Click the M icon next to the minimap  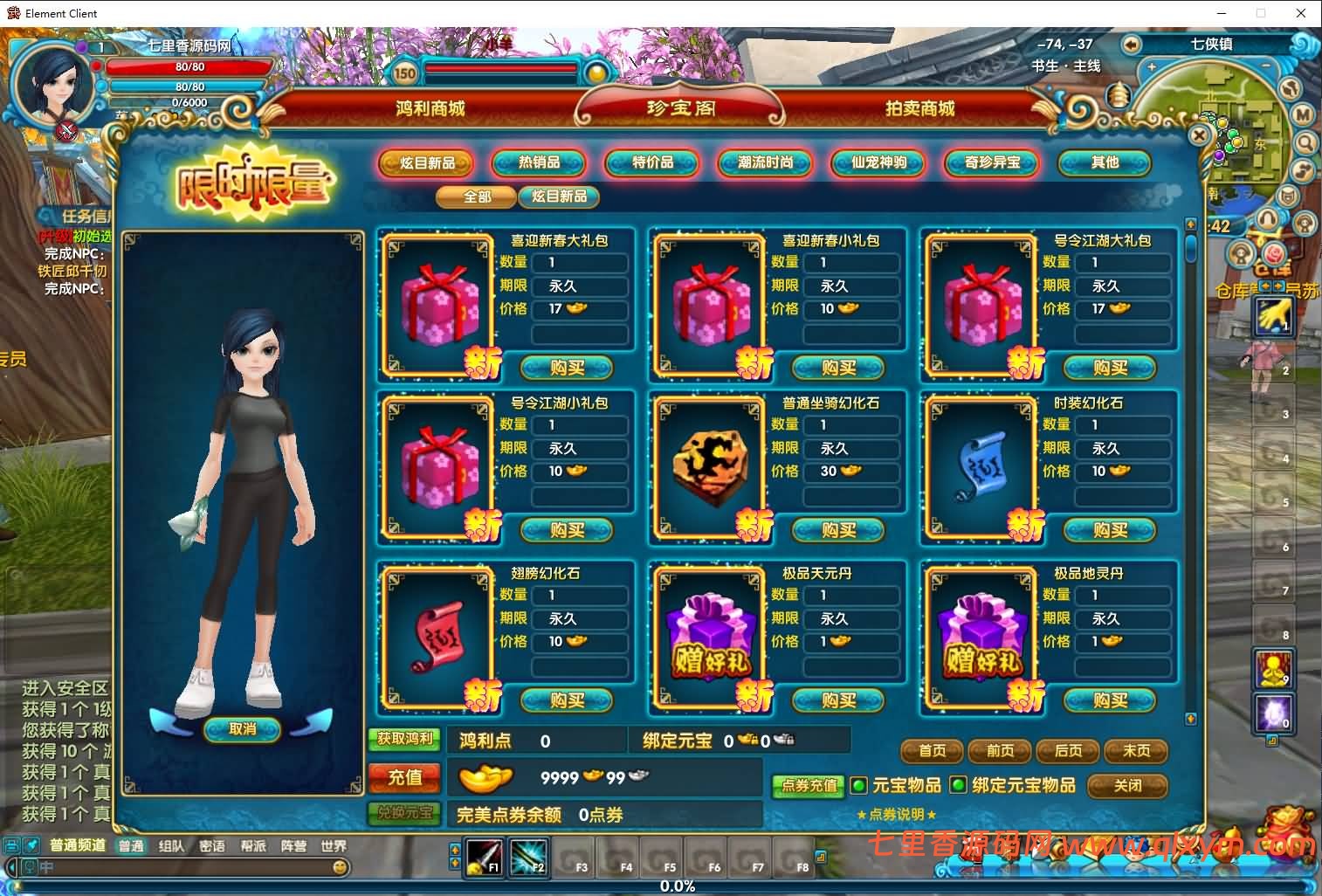1304,114
